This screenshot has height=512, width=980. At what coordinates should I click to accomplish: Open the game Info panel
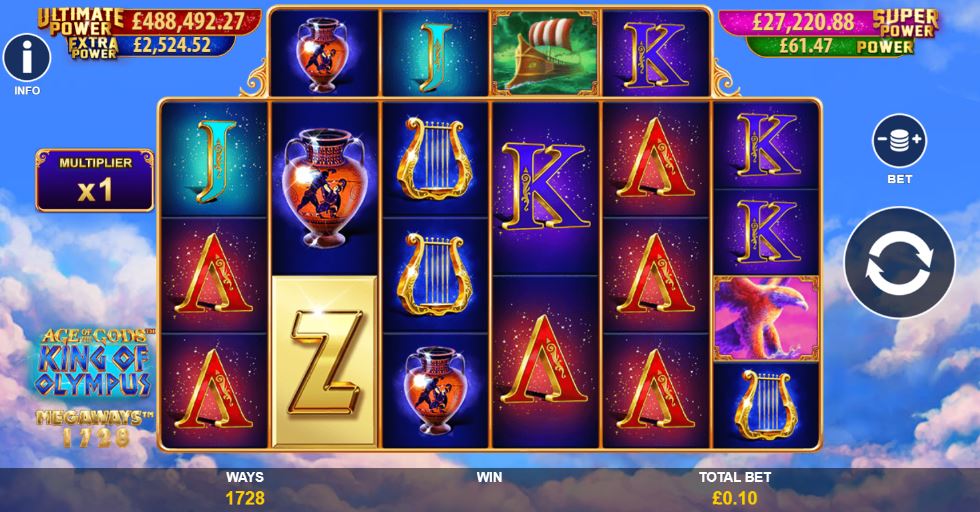(x=27, y=59)
